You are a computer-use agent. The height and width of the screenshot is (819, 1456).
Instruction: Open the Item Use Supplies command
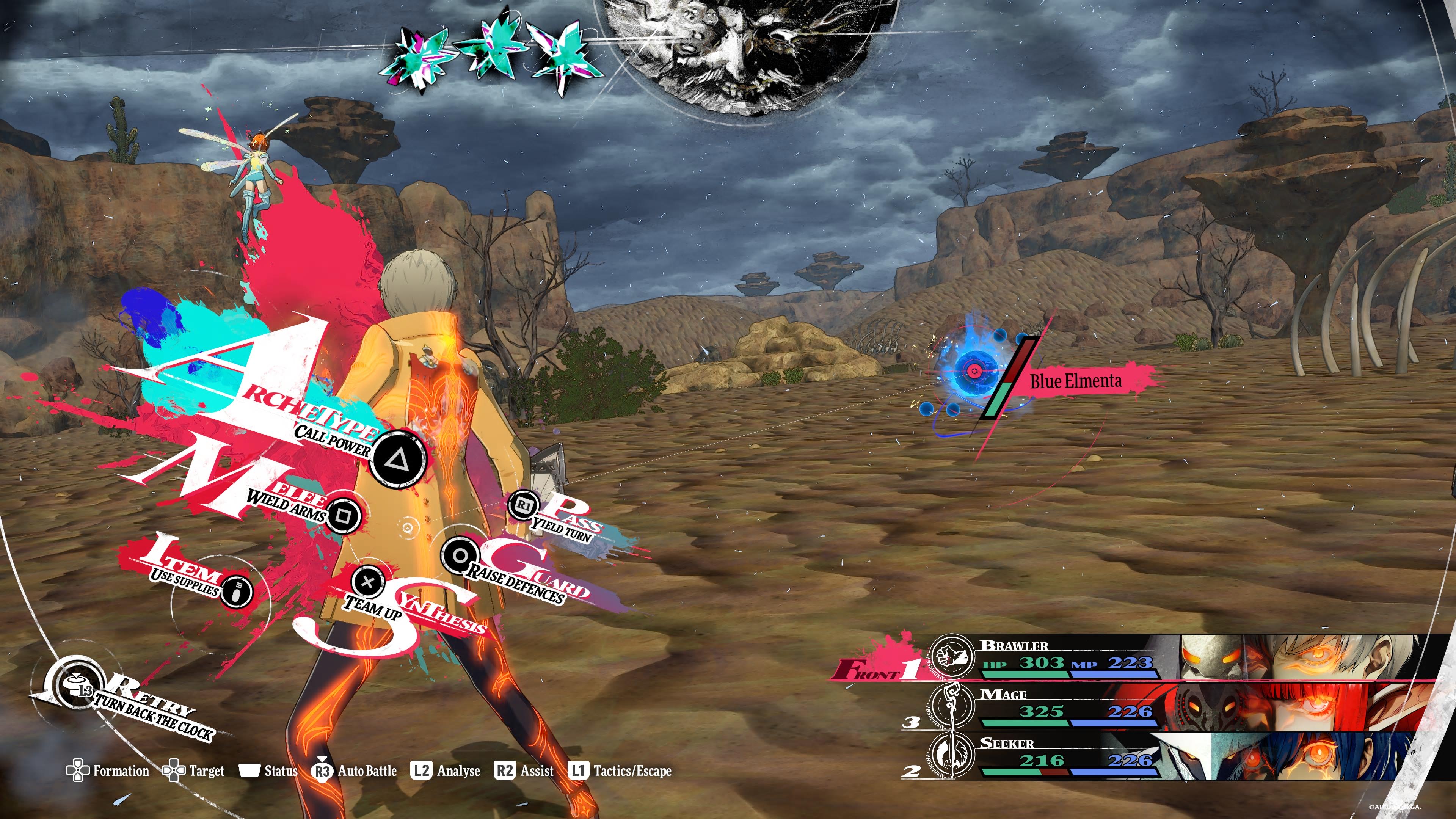(236, 591)
